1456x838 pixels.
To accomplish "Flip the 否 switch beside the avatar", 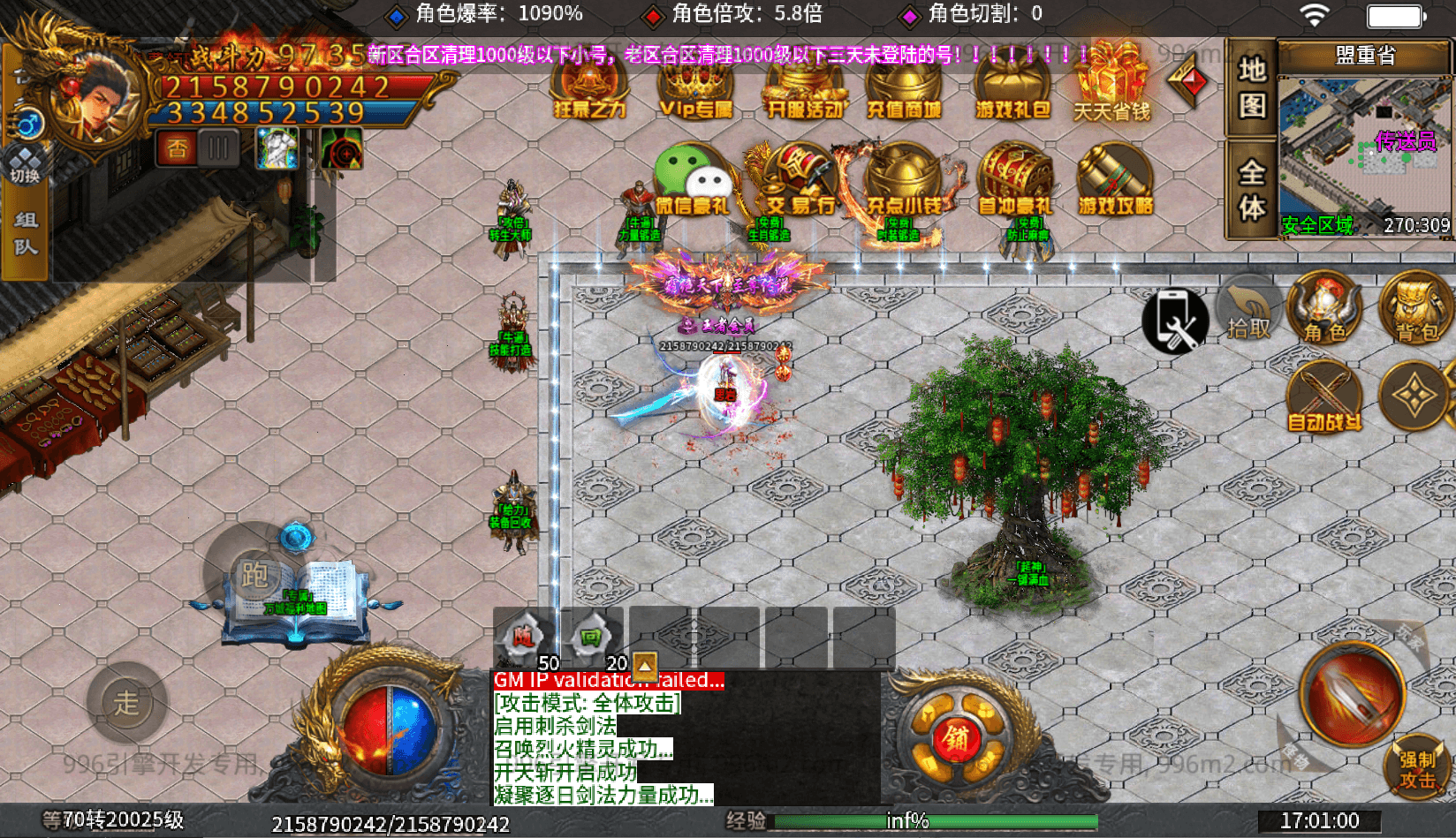I will point(177,148).
